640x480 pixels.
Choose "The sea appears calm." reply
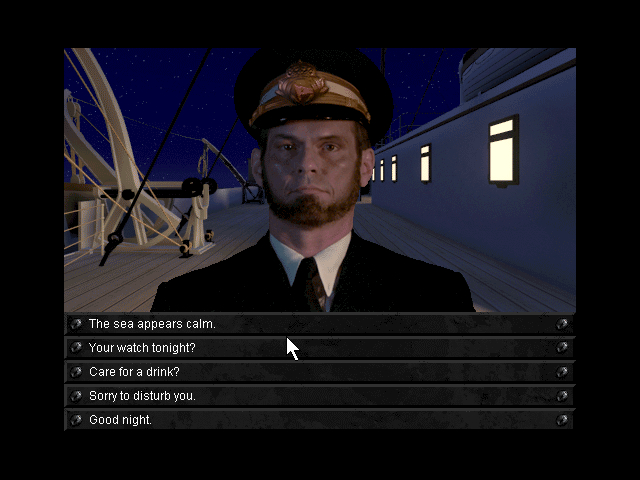[x=152, y=324]
